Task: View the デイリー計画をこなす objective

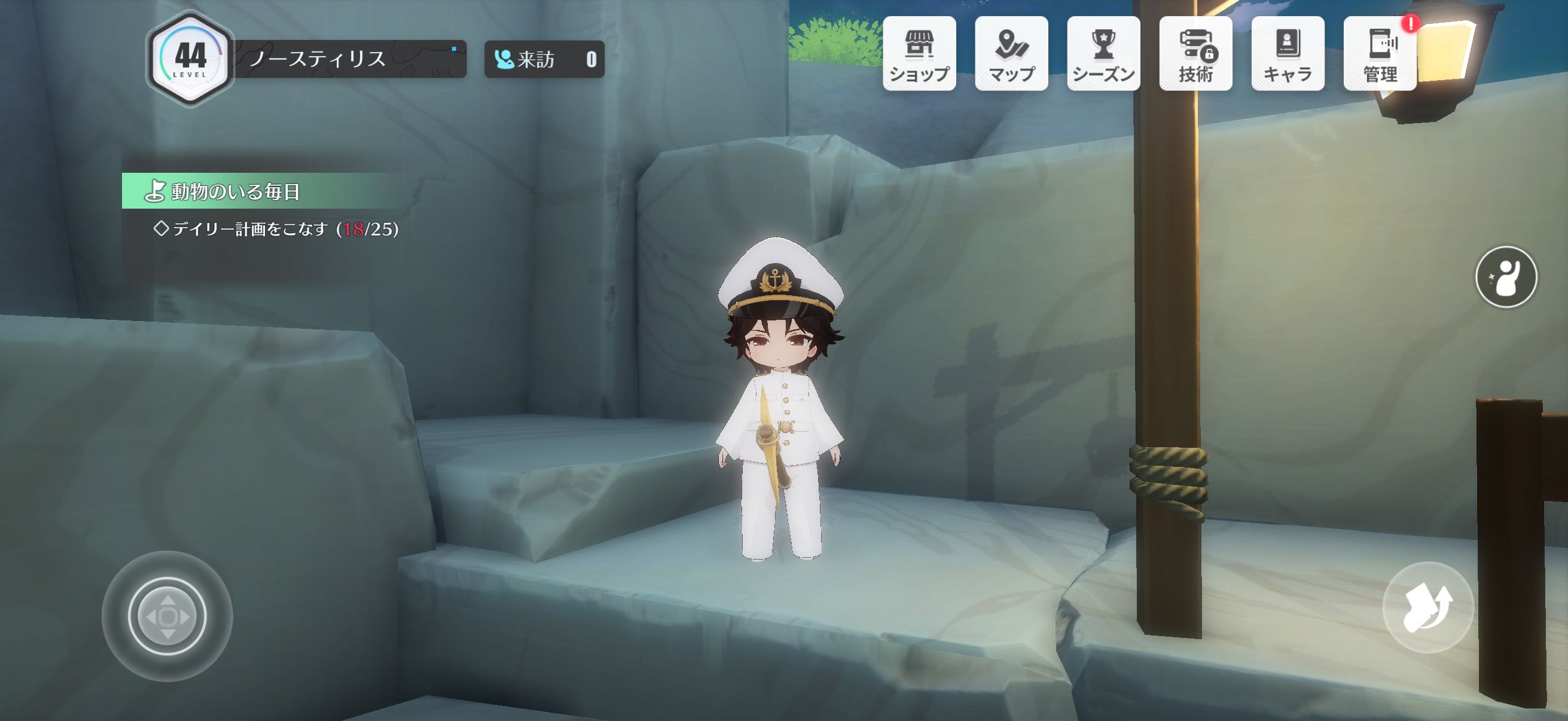Action: click(277, 230)
